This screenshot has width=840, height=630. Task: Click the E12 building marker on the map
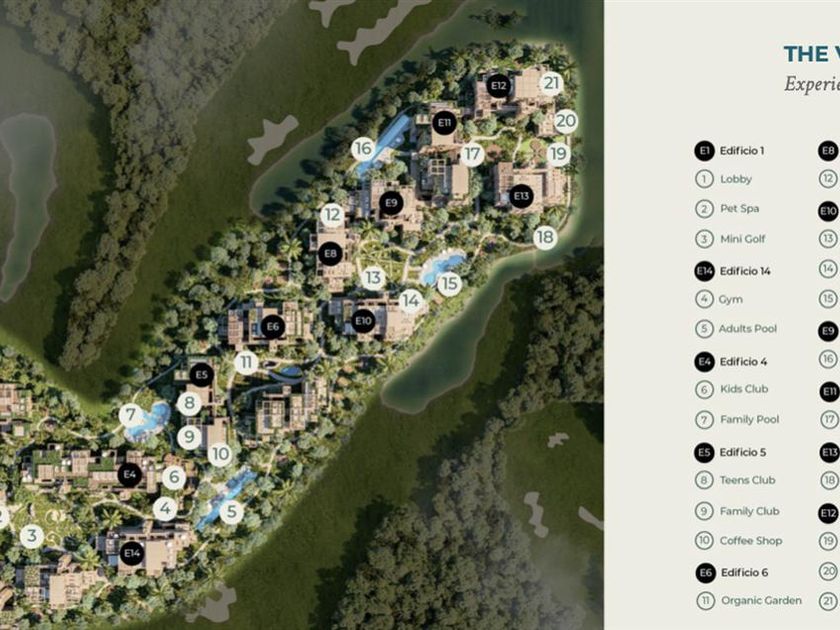click(499, 86)
